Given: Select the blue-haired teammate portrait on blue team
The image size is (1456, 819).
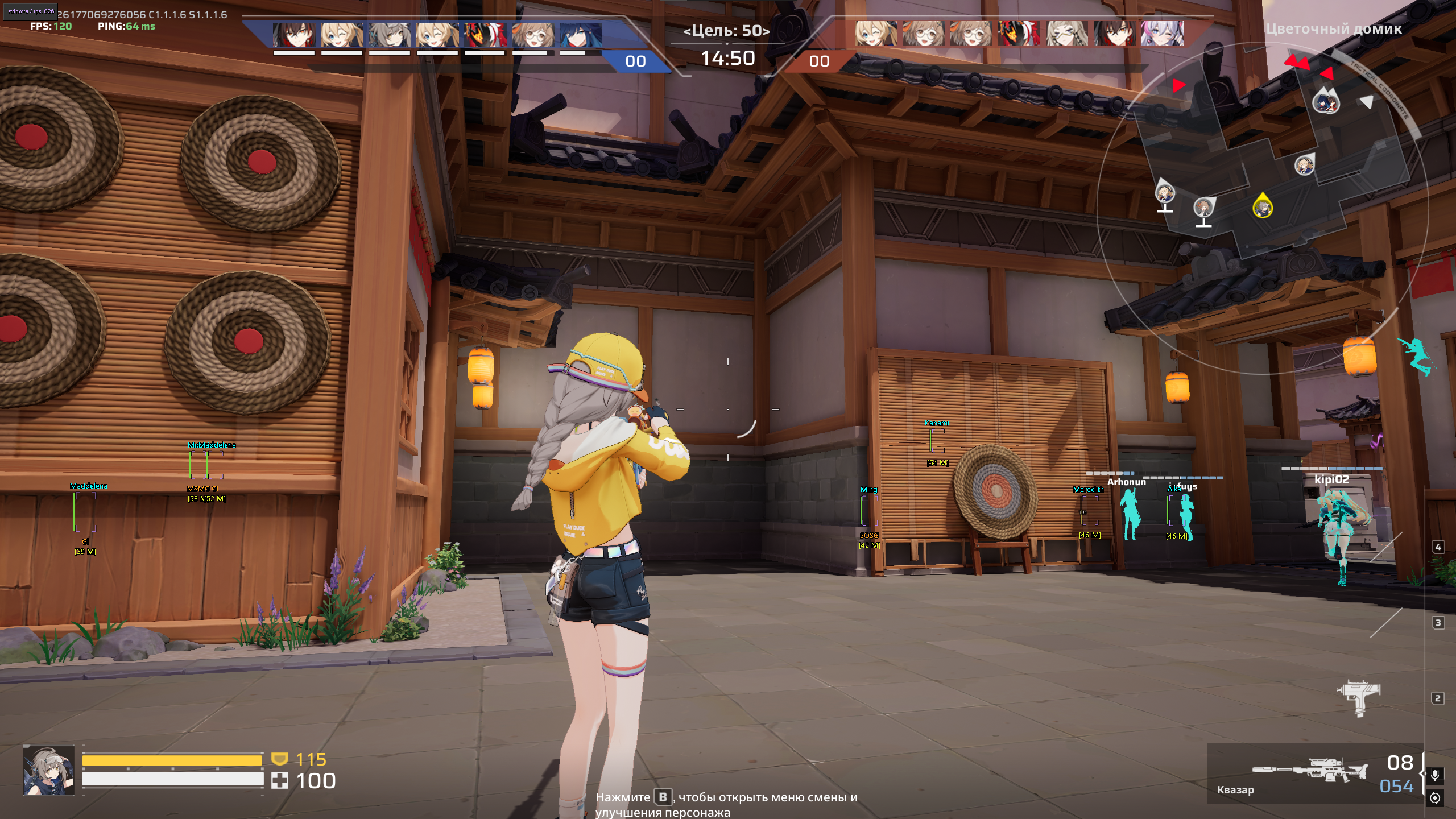Looking at the screenshot, I should tap(580, 34).
